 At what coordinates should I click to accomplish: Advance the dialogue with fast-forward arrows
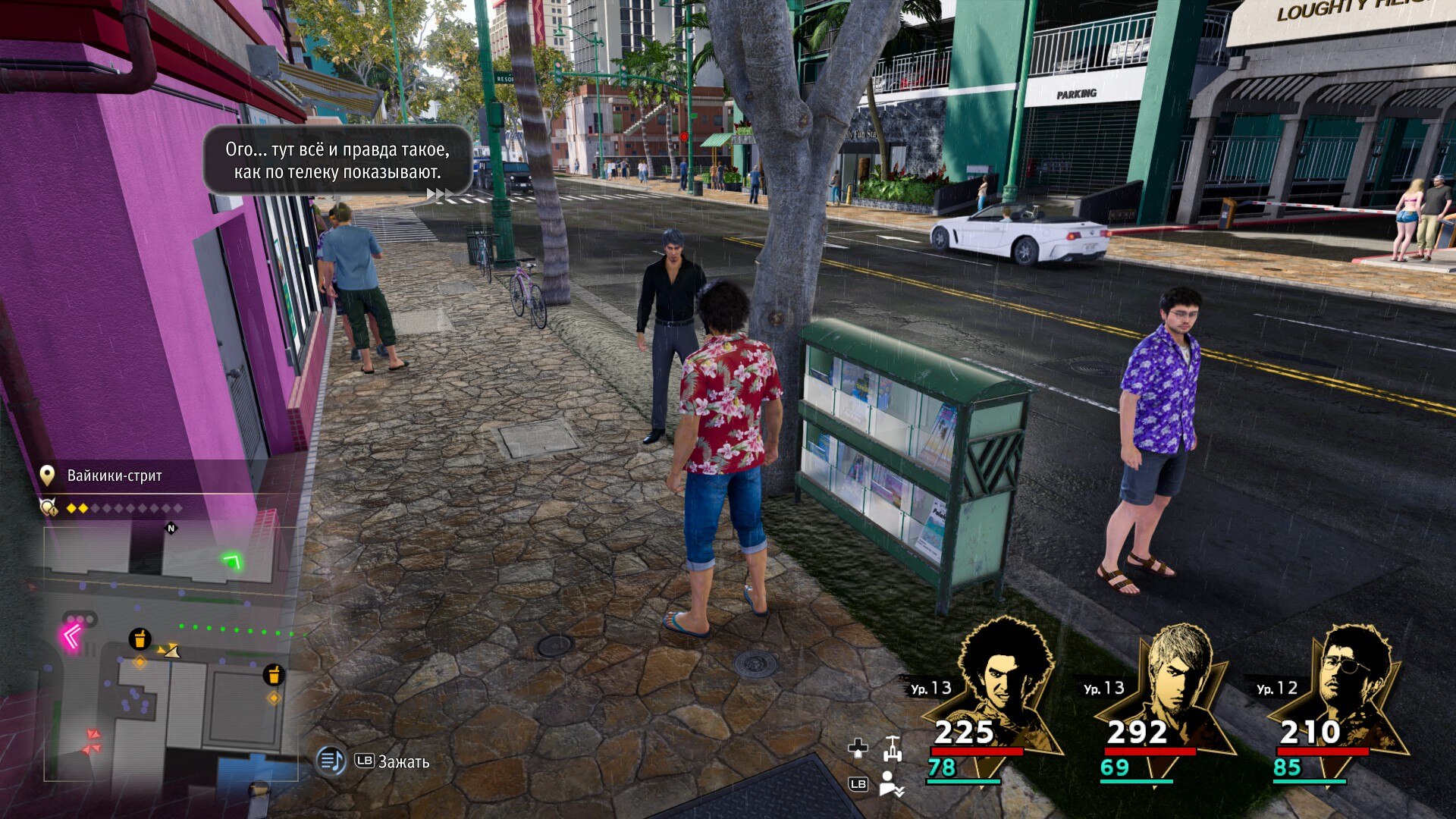[x=435, y=195]
